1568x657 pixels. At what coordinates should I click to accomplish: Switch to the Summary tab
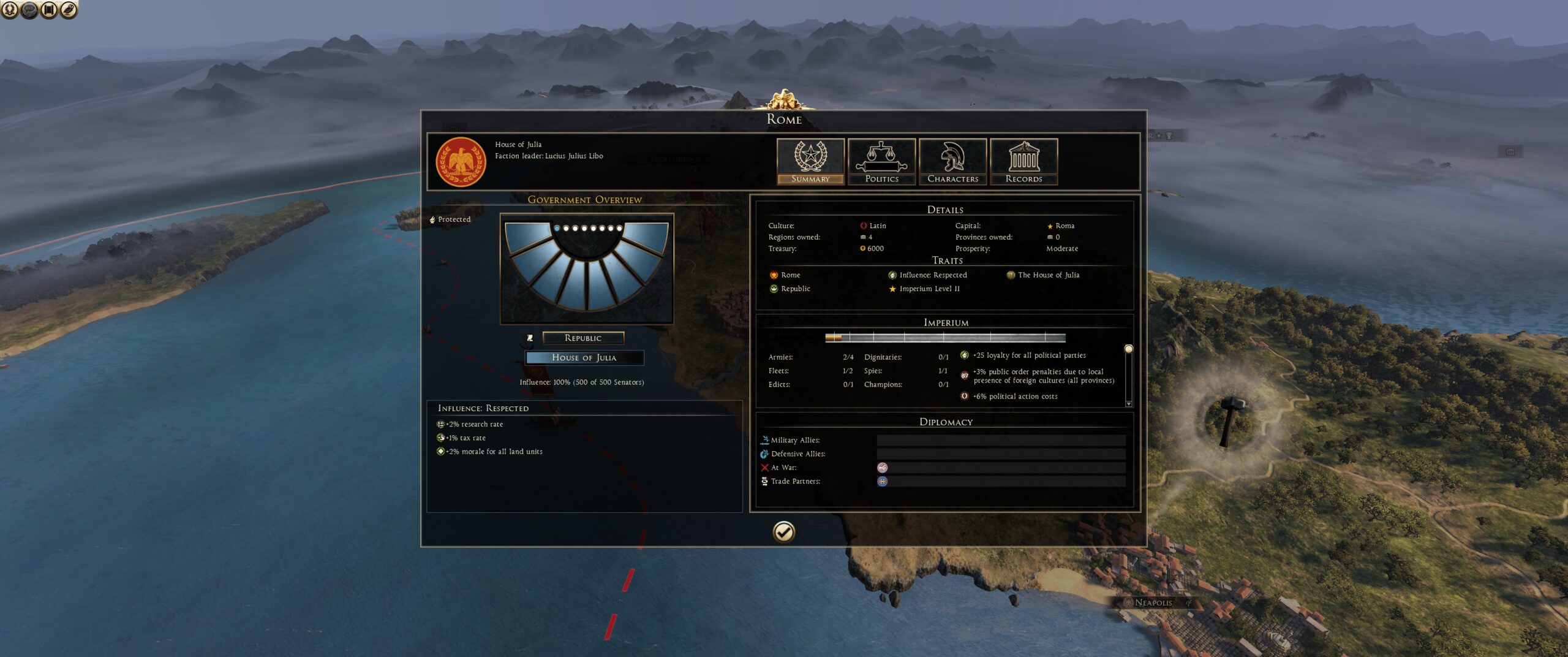(810, 161)
